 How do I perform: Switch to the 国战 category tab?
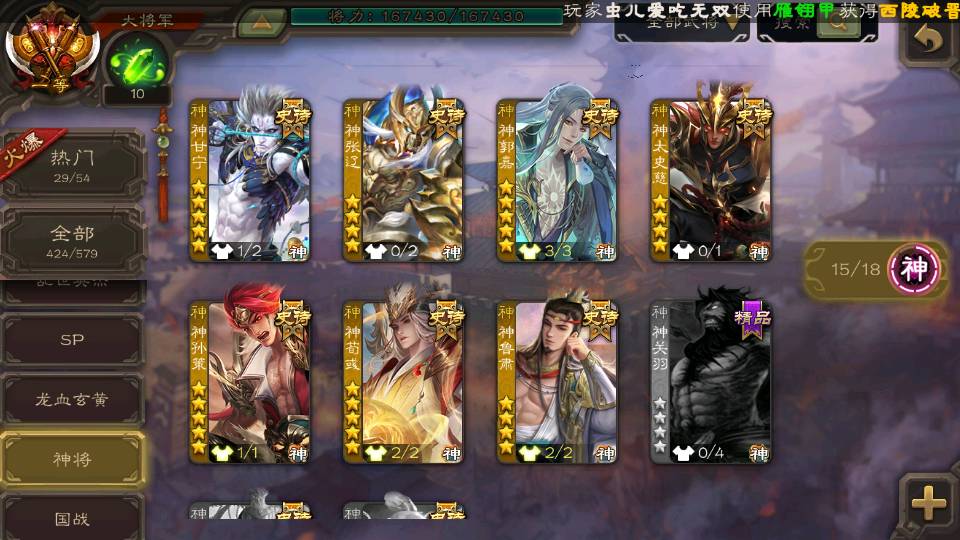click(72, 519)
